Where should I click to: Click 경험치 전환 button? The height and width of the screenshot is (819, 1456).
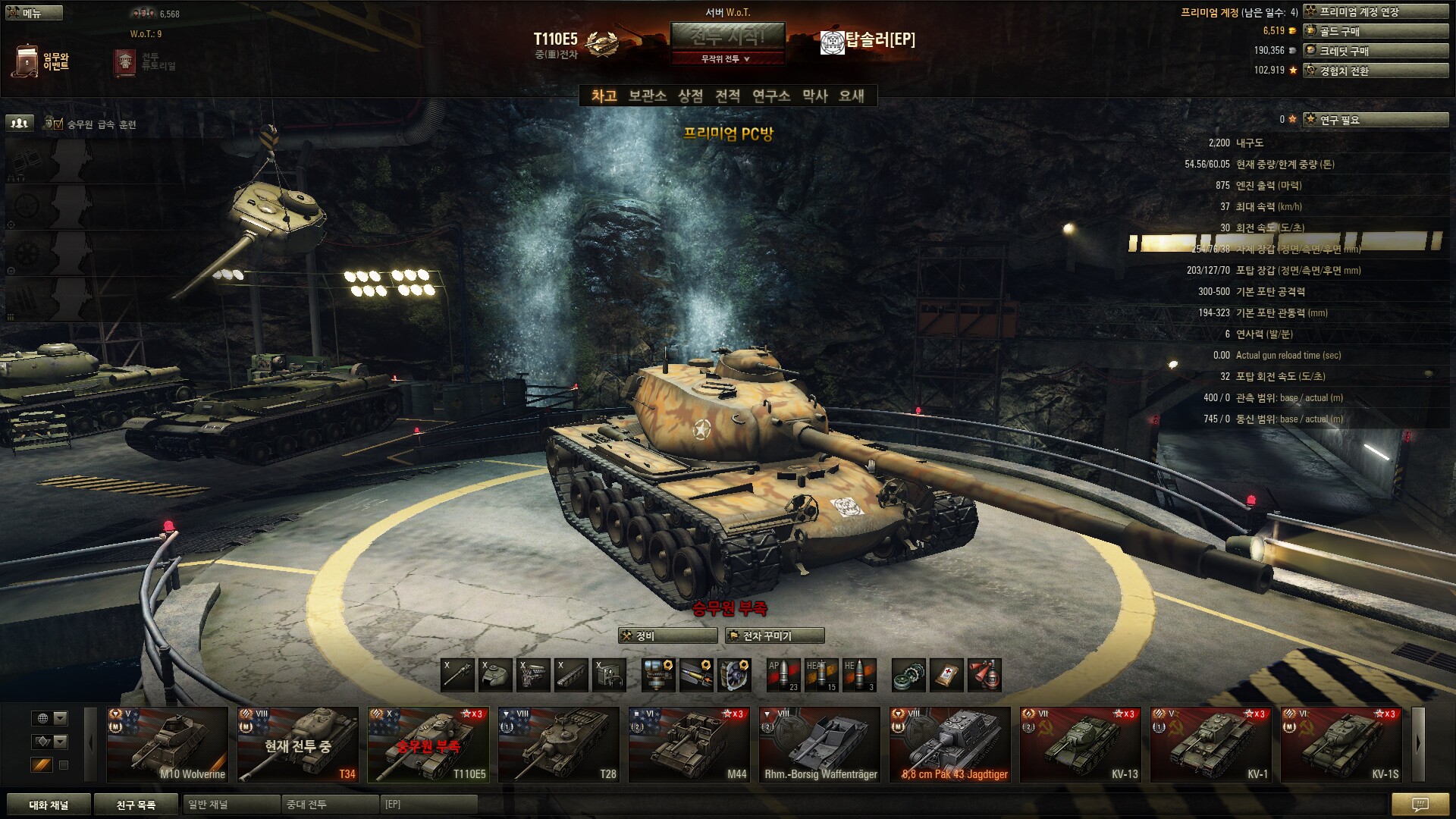pos(1375,71)
